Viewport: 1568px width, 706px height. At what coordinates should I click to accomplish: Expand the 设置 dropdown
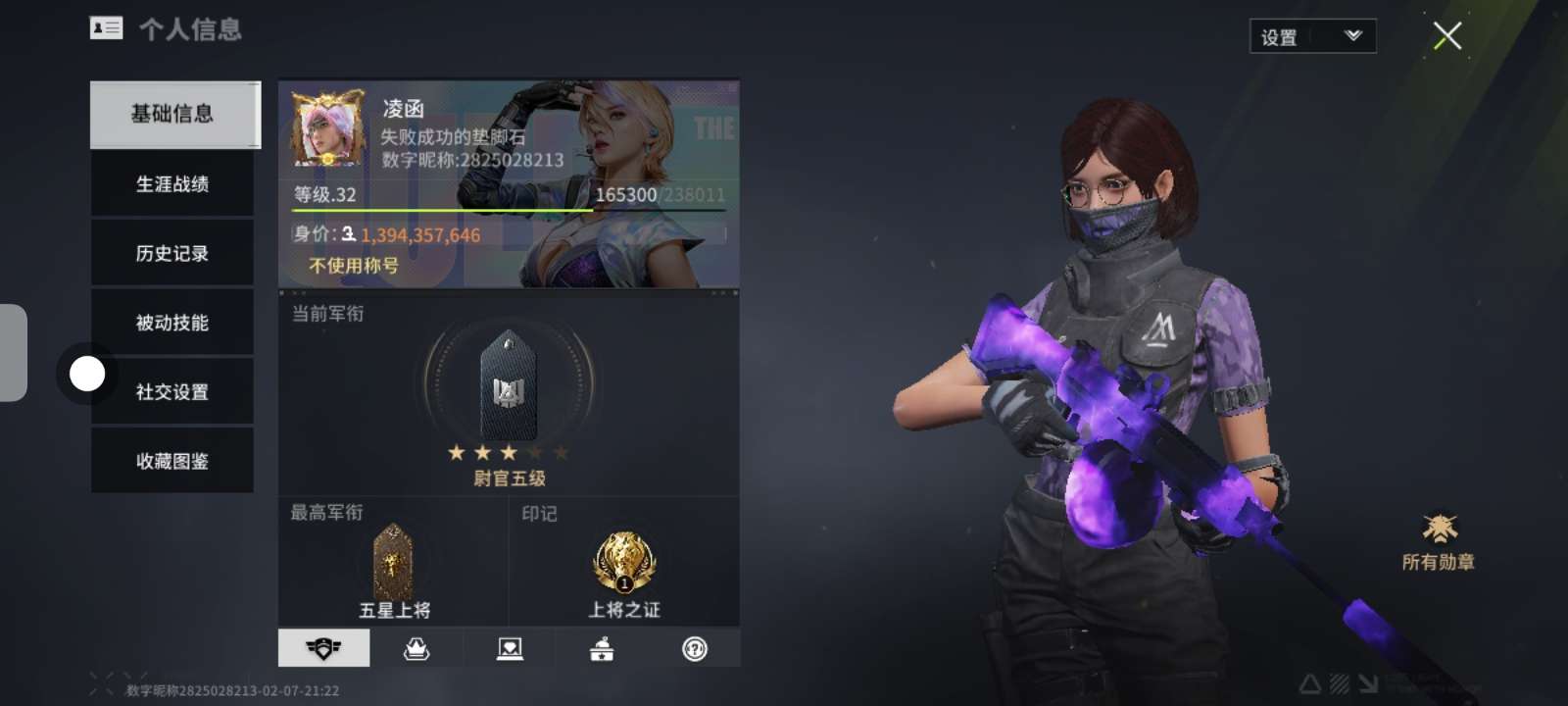pos(1312,37)
